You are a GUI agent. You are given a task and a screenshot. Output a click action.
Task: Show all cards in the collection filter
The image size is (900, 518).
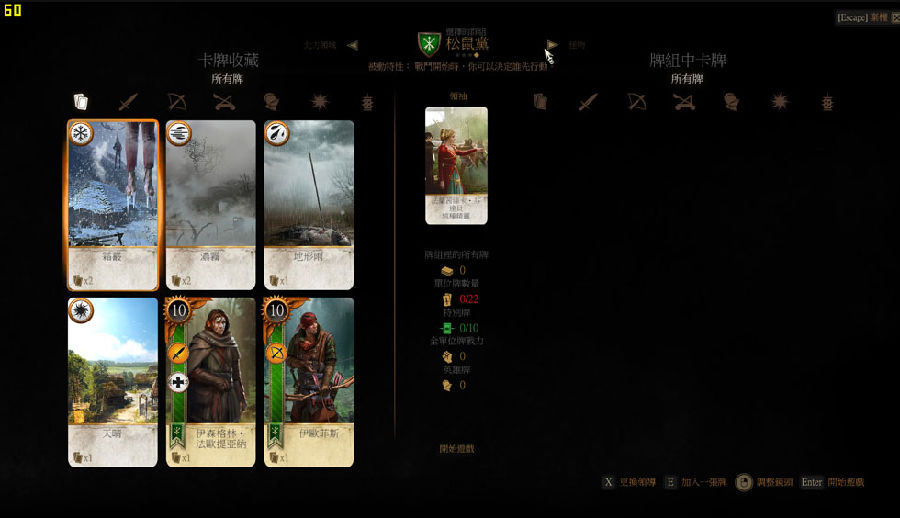click(81, 102)
